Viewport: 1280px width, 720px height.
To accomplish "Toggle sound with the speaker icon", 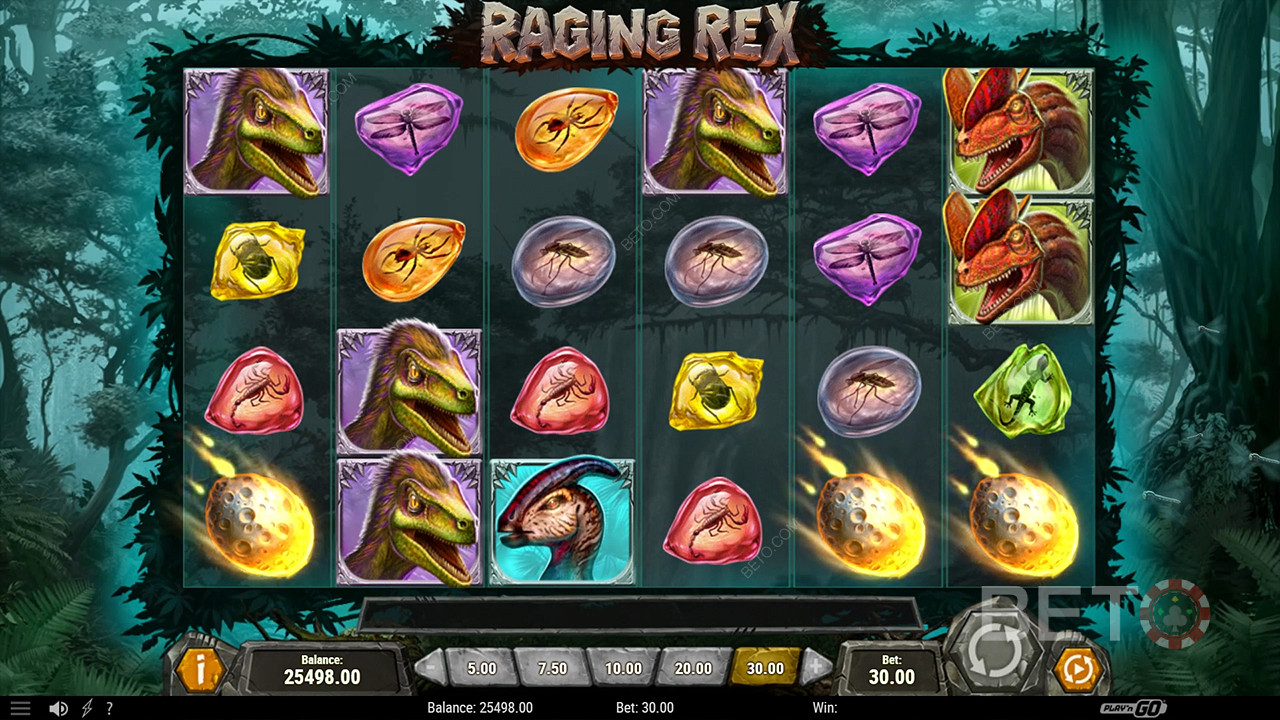I will click(x=58, y=708).
